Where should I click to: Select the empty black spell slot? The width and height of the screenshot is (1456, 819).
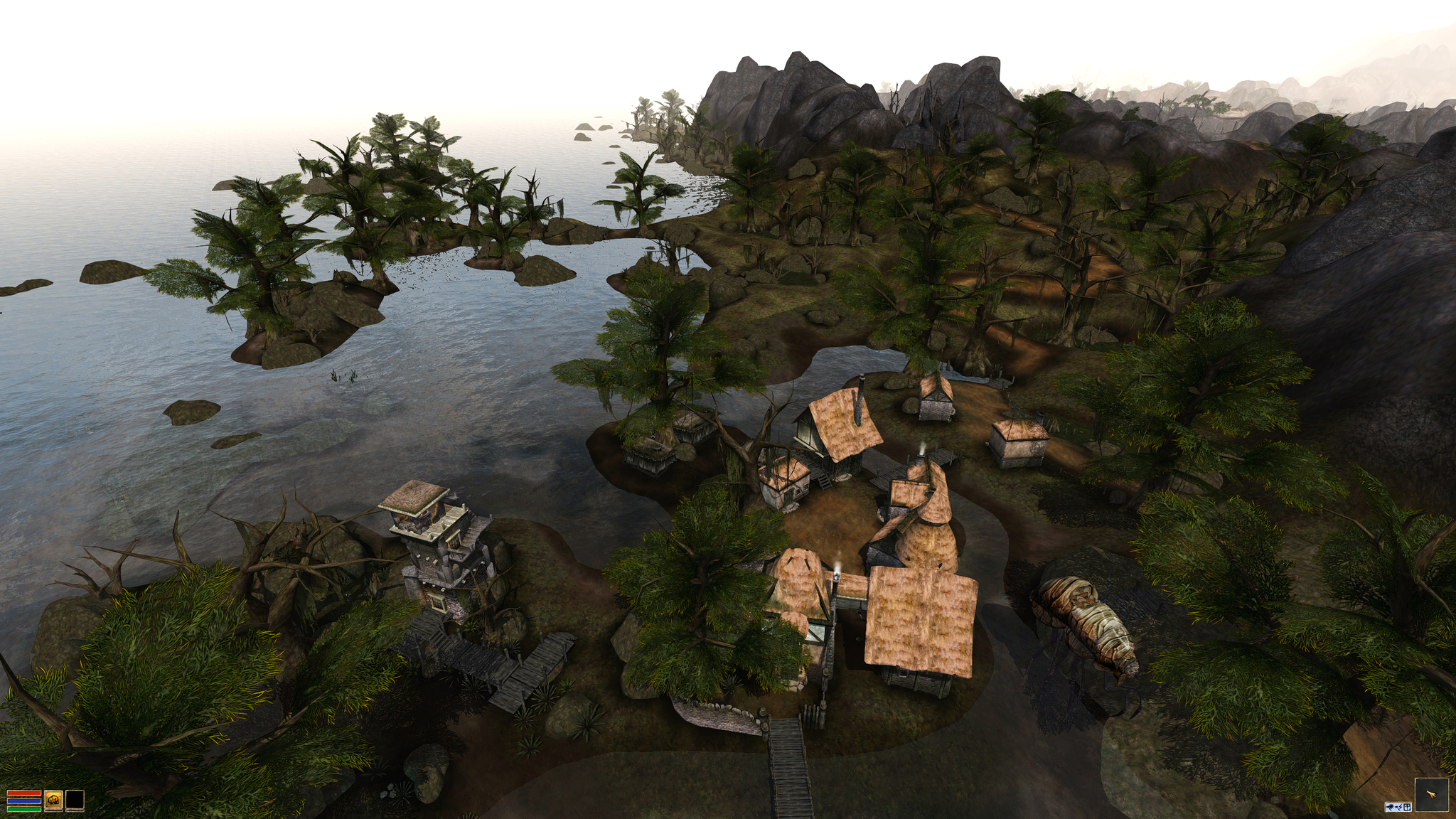75,800
